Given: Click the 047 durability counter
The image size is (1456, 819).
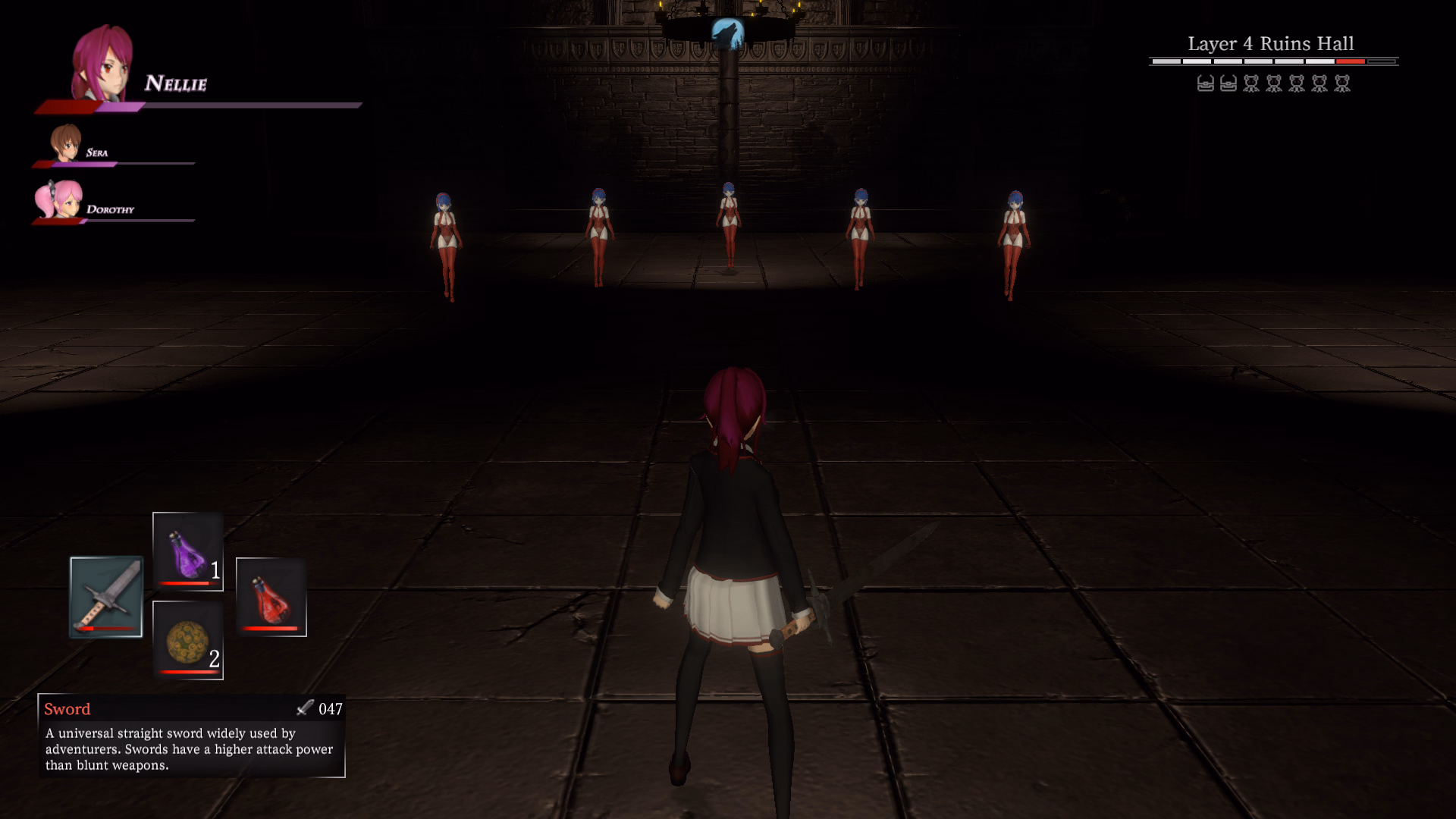Looking at the screenshot, I should pyautogui.click(x=331, y=709).
